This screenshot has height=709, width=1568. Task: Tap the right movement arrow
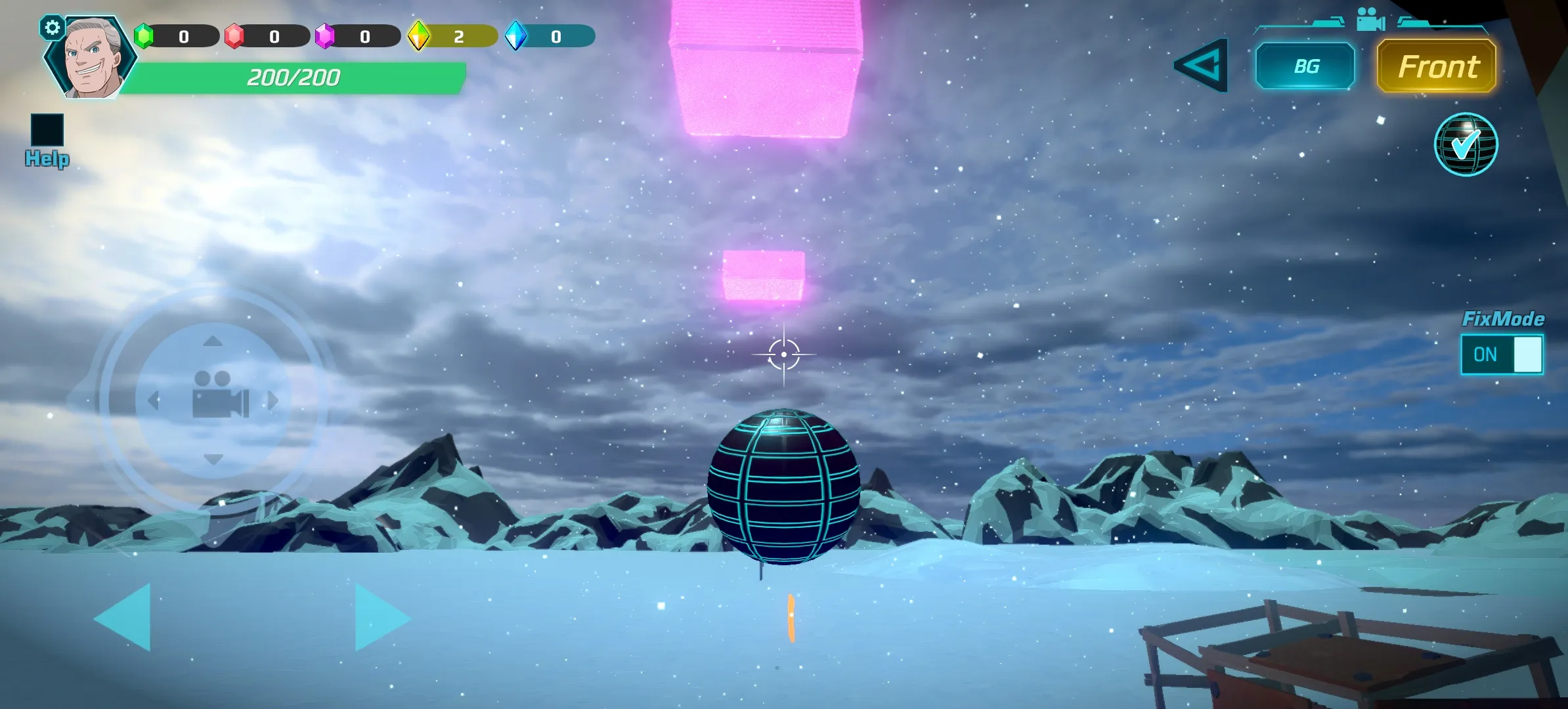click(x=381, y=617)
